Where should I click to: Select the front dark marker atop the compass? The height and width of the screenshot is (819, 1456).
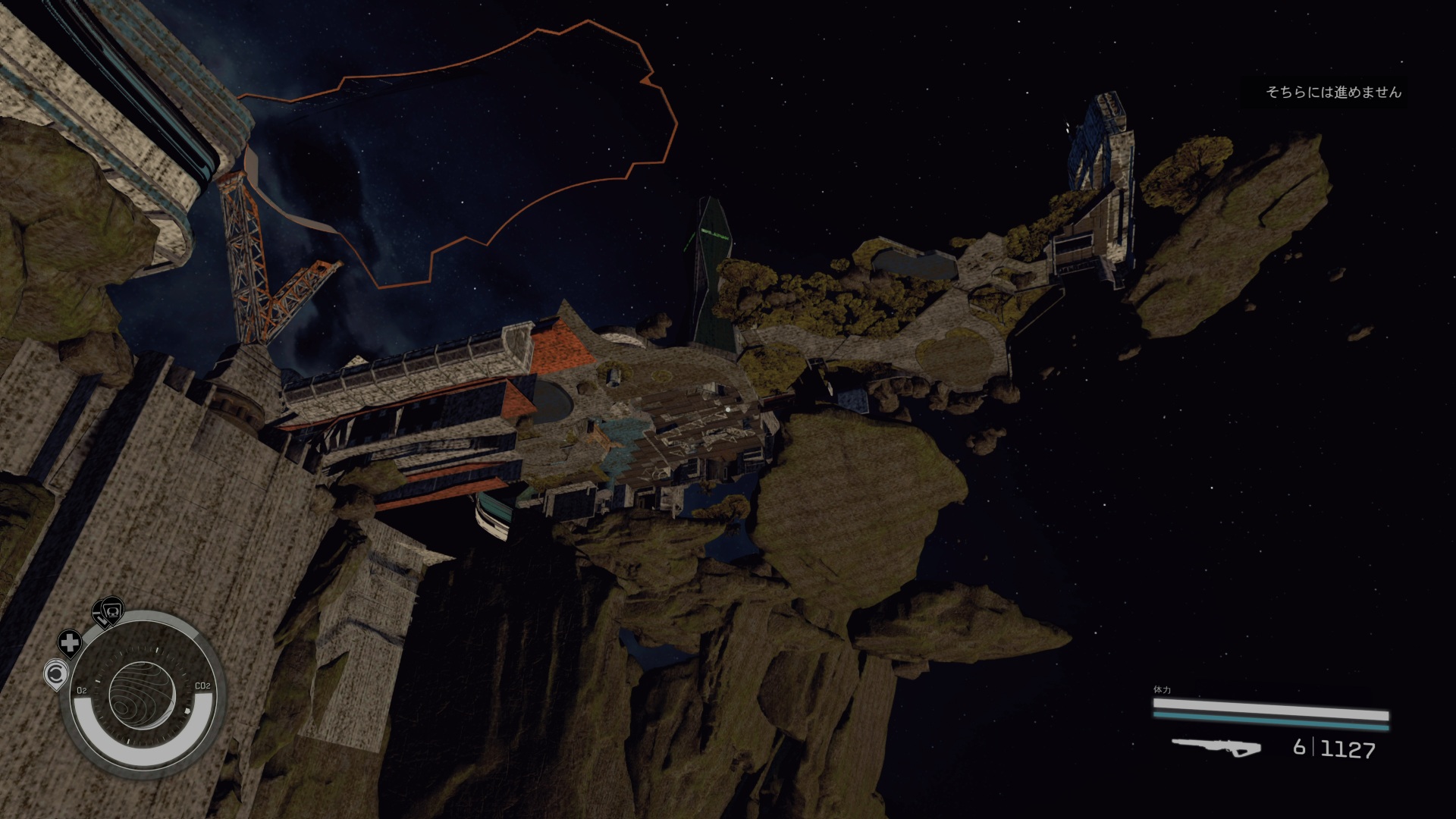pyautogui.click(x=113, y=608)
